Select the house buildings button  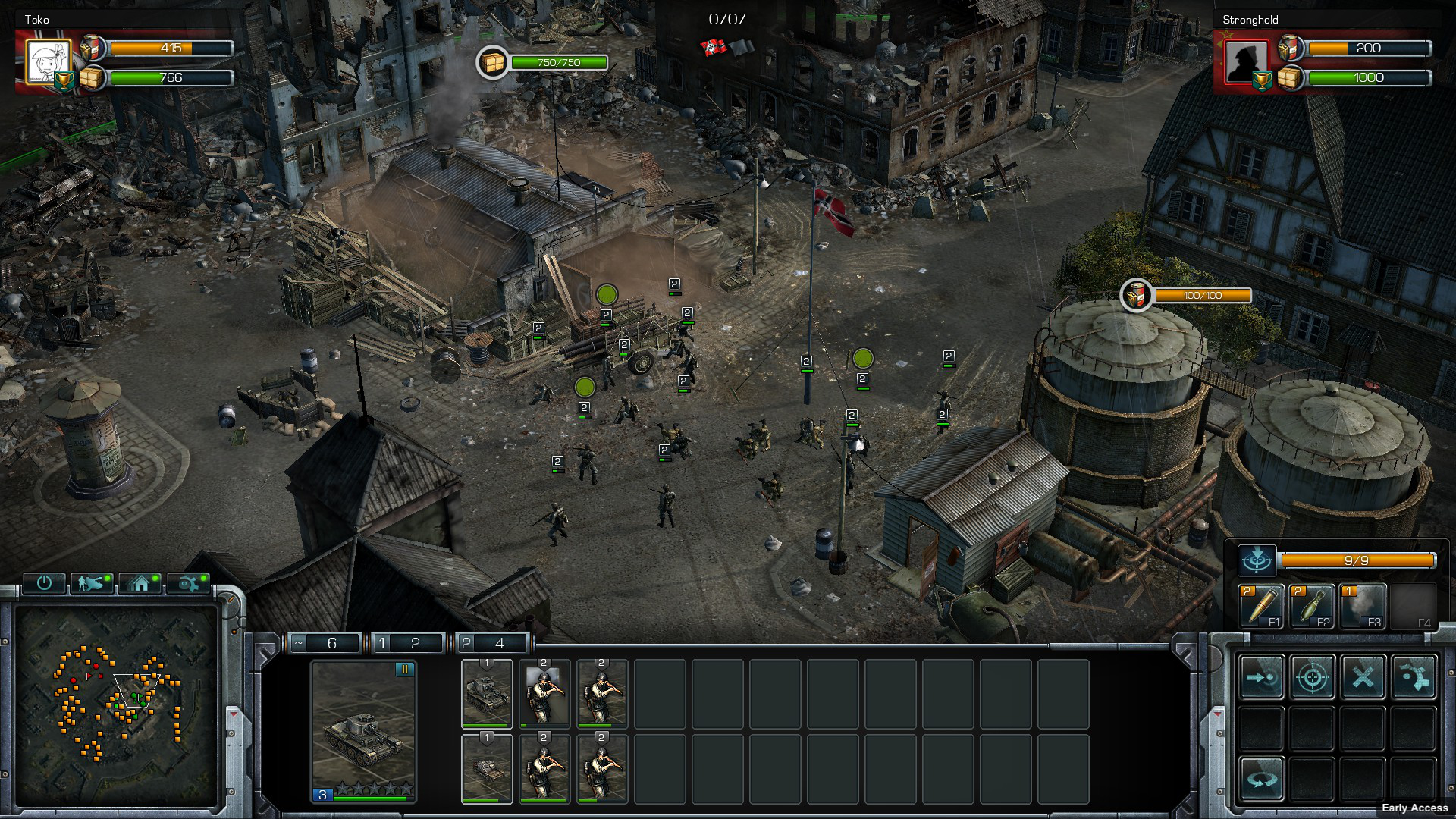click(x=140, y=582)
